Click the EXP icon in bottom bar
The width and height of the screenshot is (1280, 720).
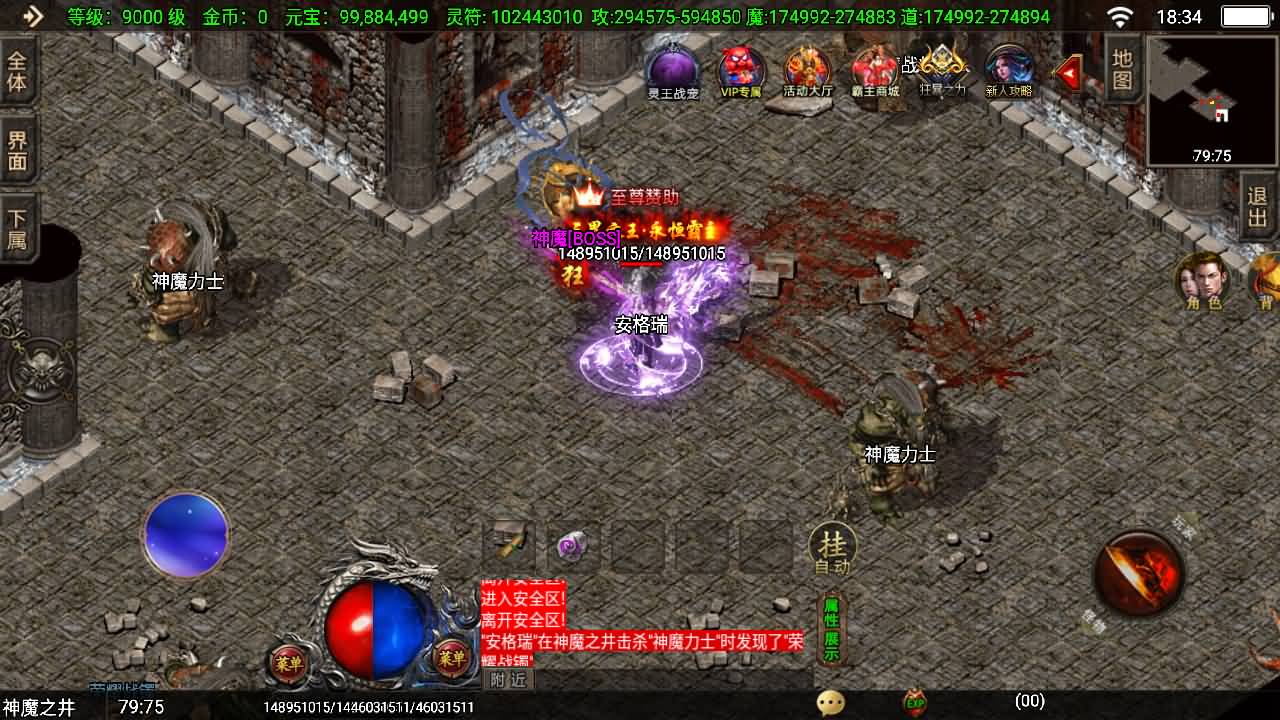coord(912,703)
